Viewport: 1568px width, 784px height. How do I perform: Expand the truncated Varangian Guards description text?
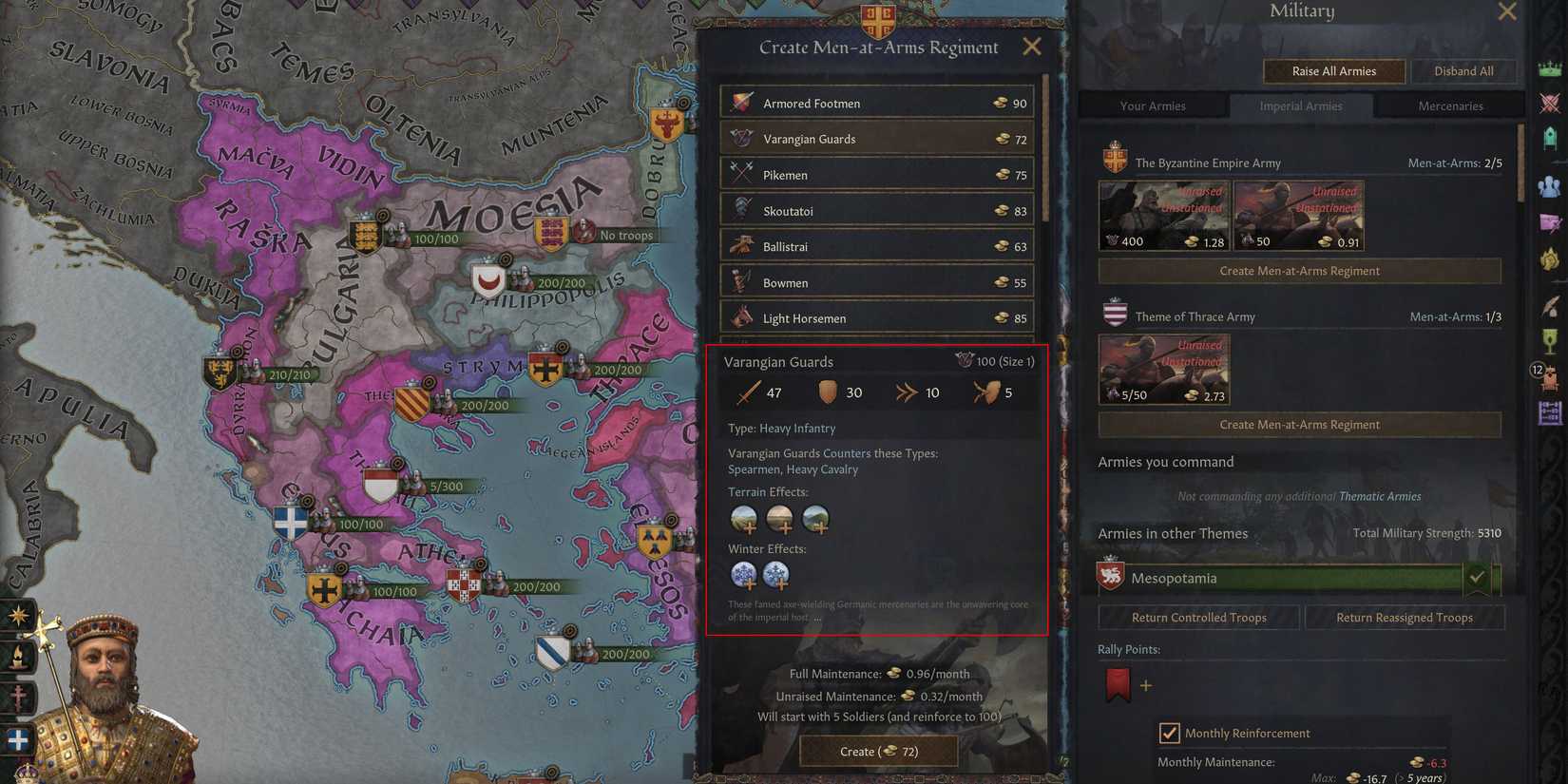[817, 616]
